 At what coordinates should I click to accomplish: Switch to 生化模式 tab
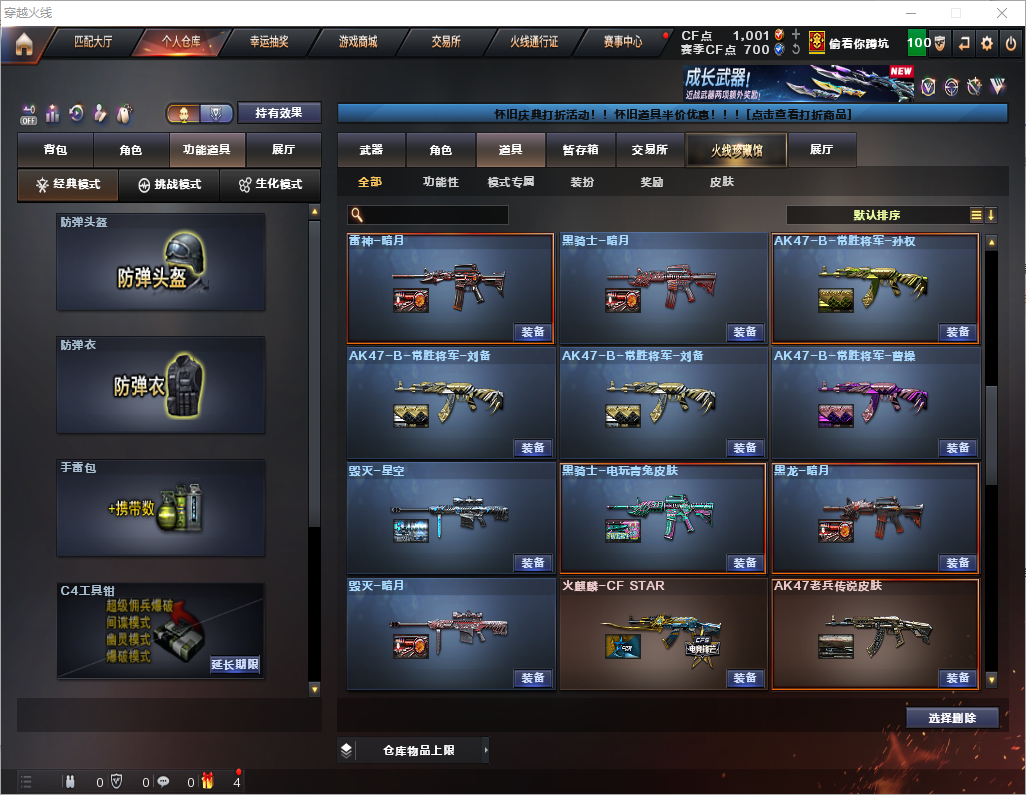pyautogui.click(x=270, y=185)
